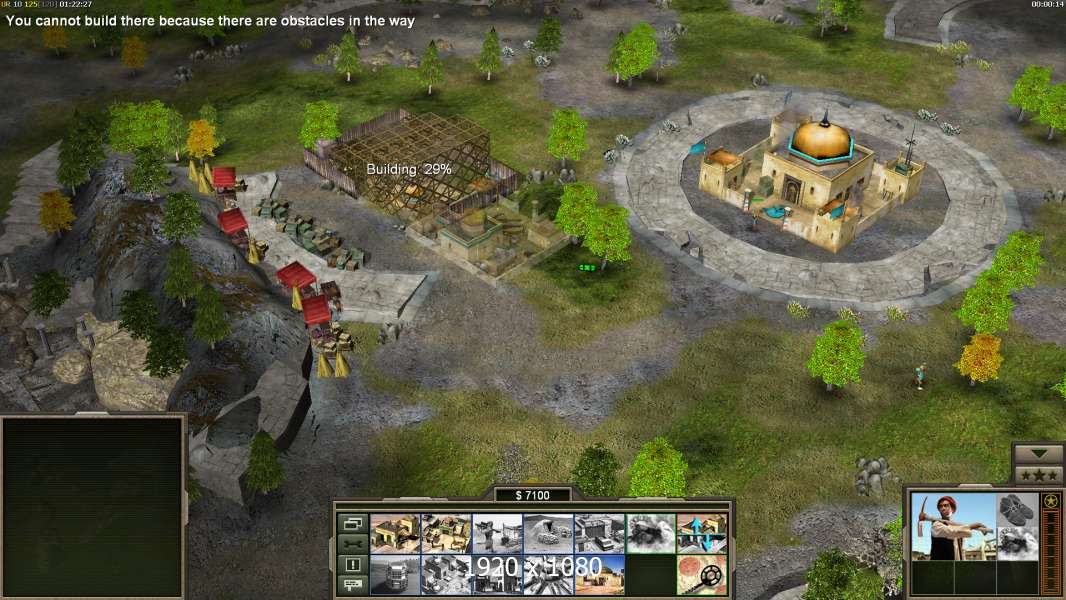Pick the greyed-out truck build icon
Image resolution: width=1066 pixels, height=600 pixels.
pos(395,575)
